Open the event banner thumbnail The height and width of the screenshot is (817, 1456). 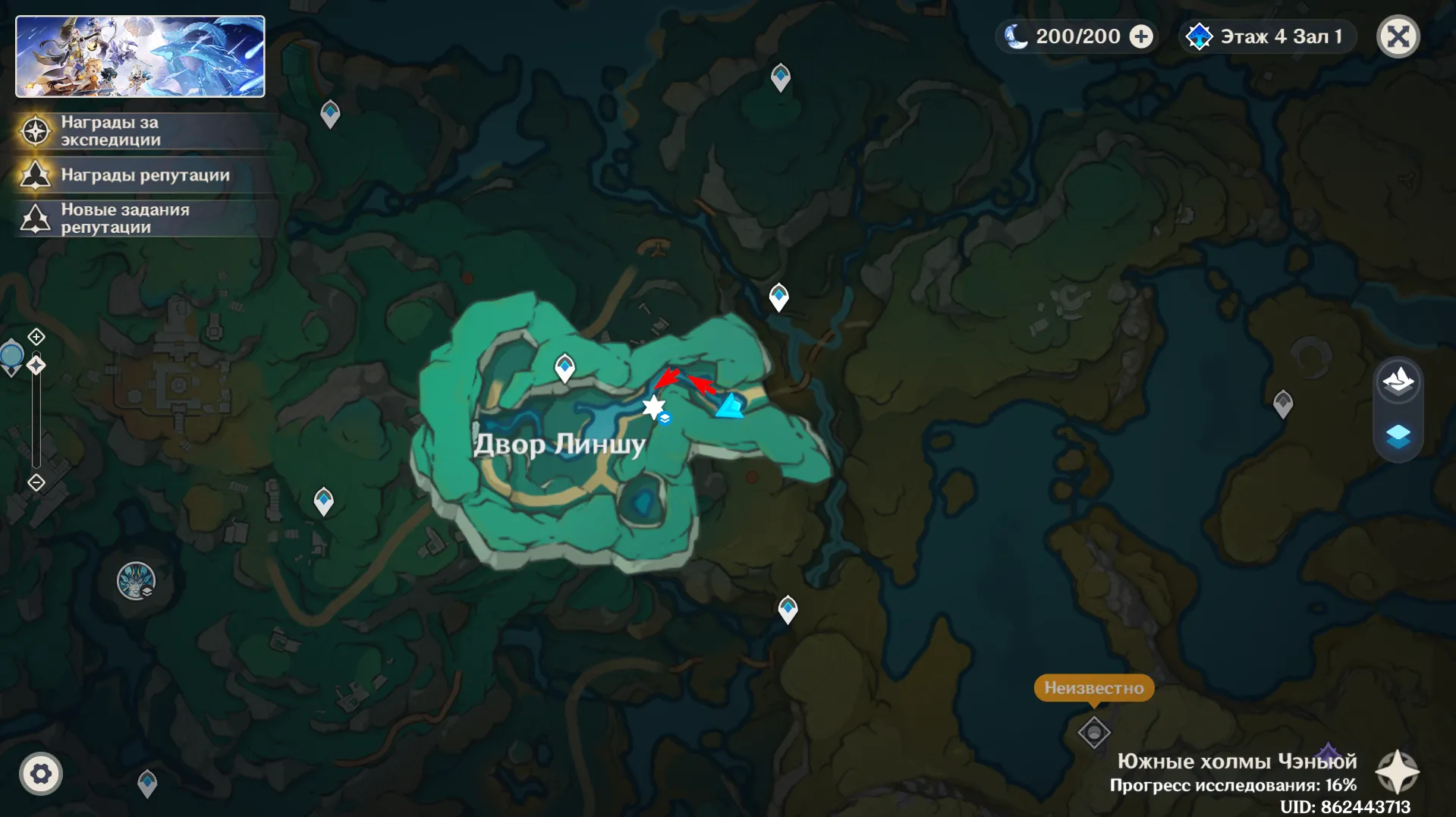pos(140,57)
